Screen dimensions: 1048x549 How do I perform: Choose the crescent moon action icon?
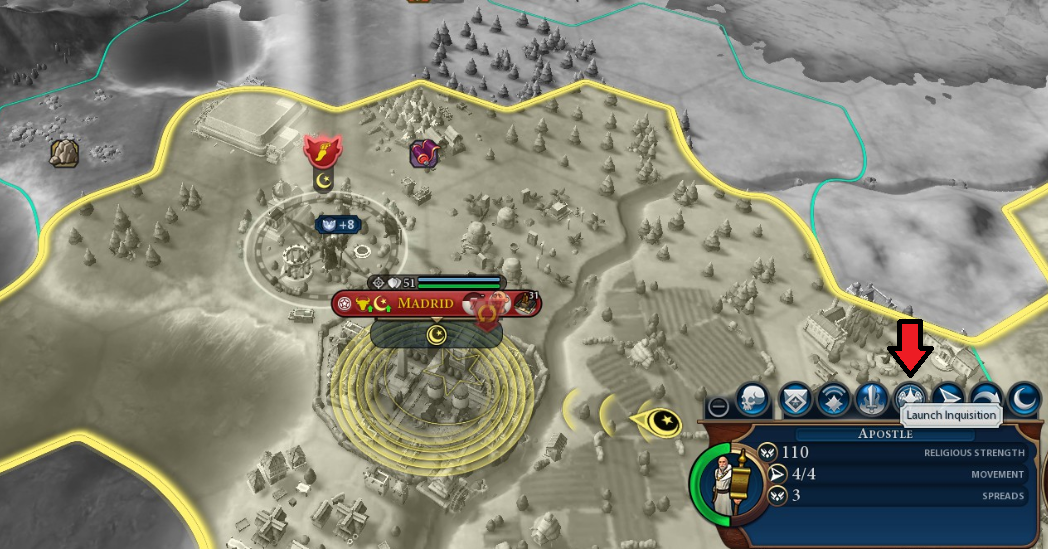click(1024, 399)
